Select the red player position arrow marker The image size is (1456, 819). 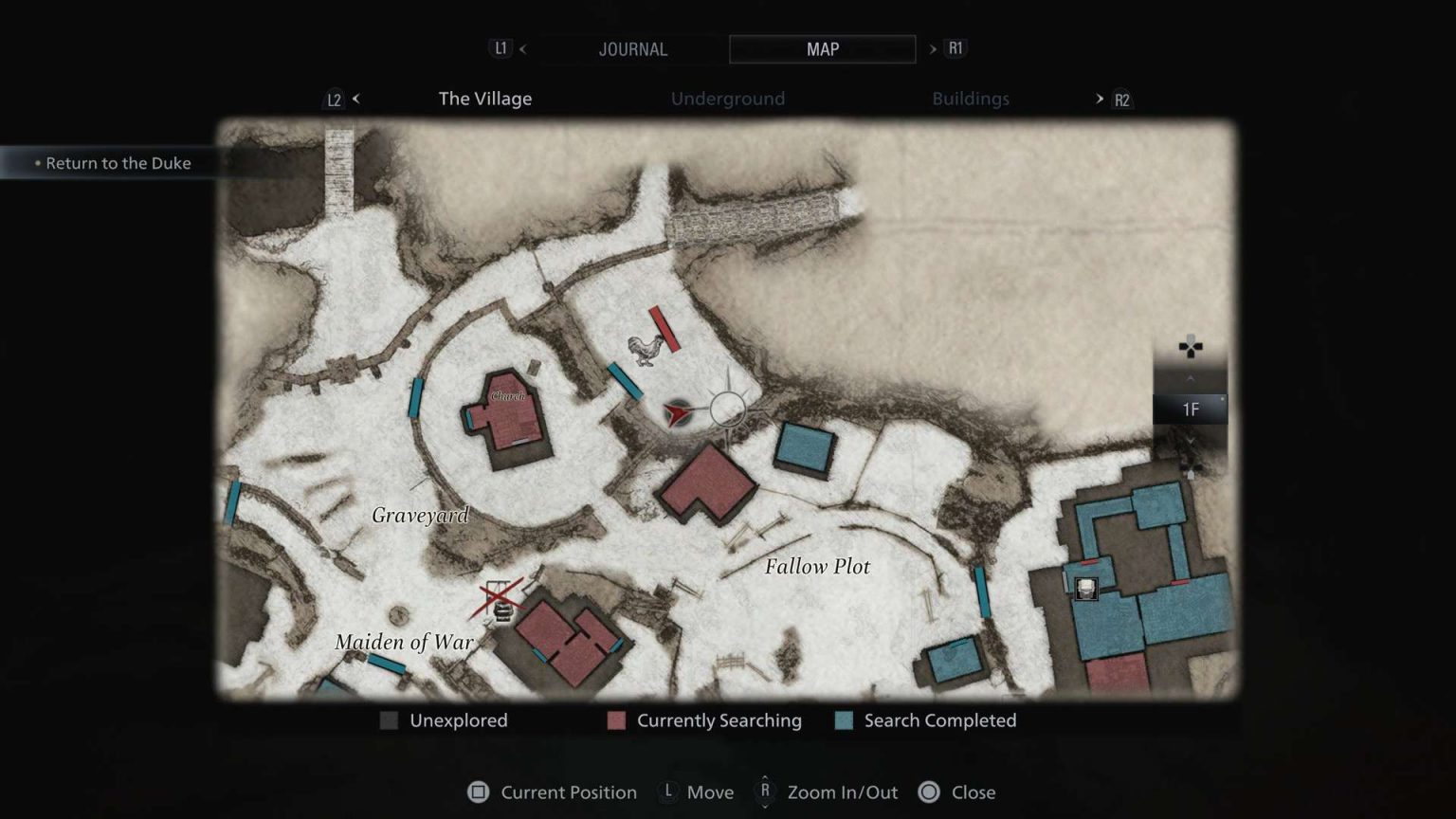(x=675, y=414)
